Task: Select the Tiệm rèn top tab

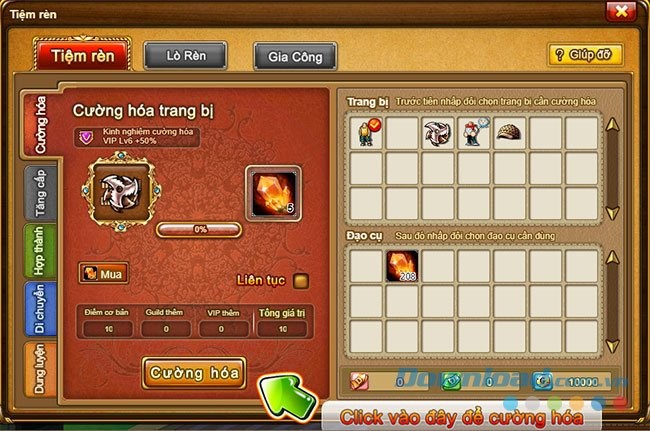Action: click(82, 54)
